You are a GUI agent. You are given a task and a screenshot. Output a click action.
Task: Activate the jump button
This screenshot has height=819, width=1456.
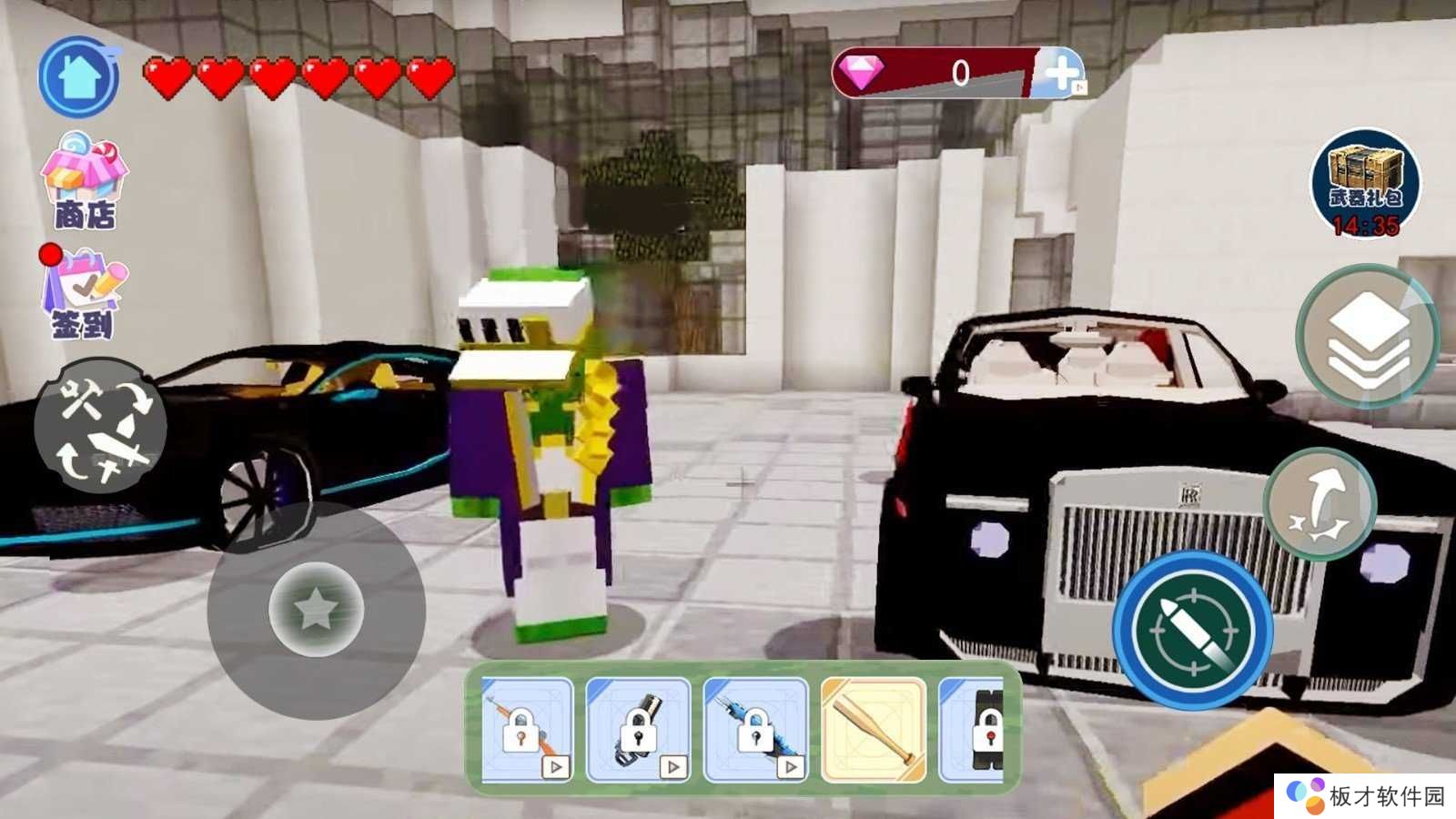1319,505
